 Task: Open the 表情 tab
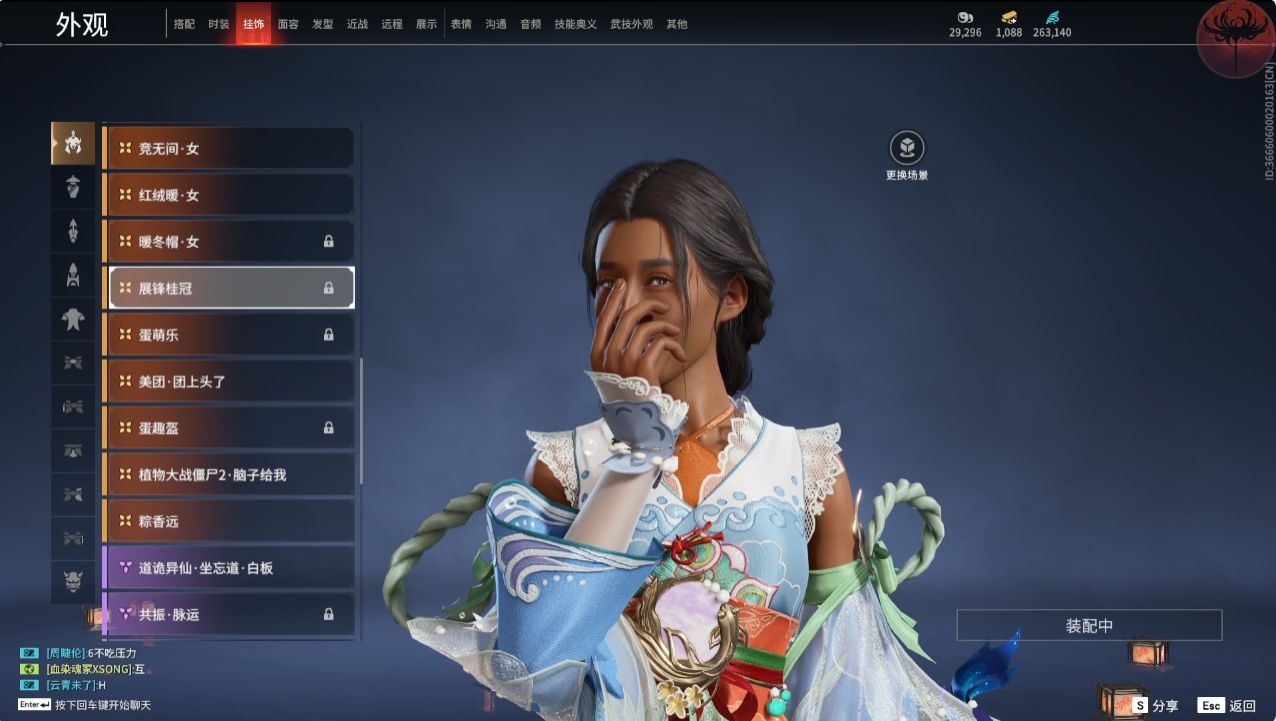[461, 24]
